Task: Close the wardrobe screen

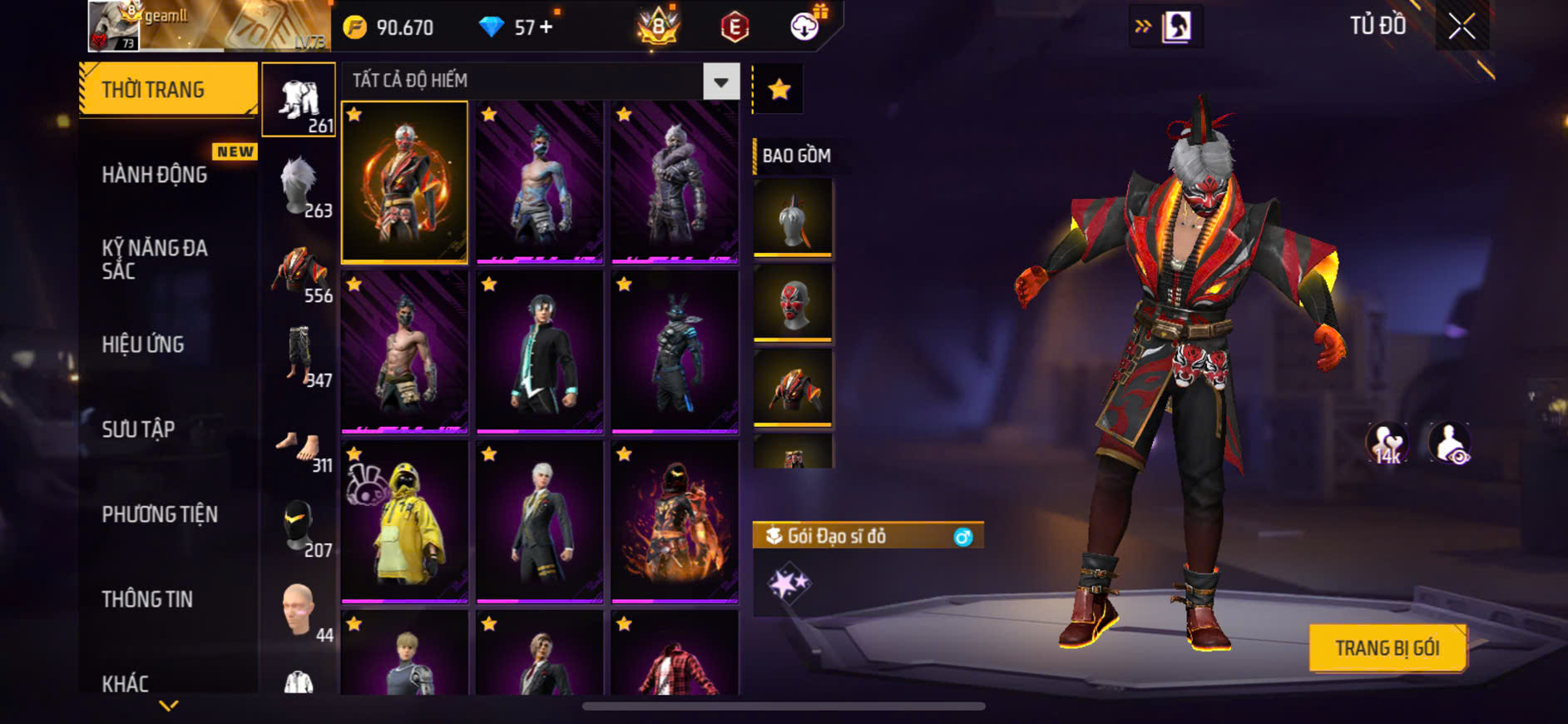Action: click(x=1462, y=27)
